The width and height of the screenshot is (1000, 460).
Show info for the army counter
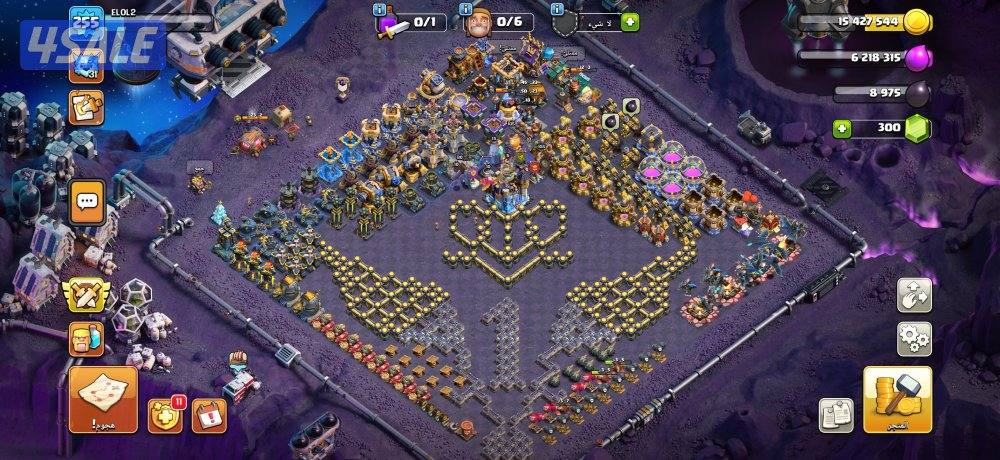381,9
